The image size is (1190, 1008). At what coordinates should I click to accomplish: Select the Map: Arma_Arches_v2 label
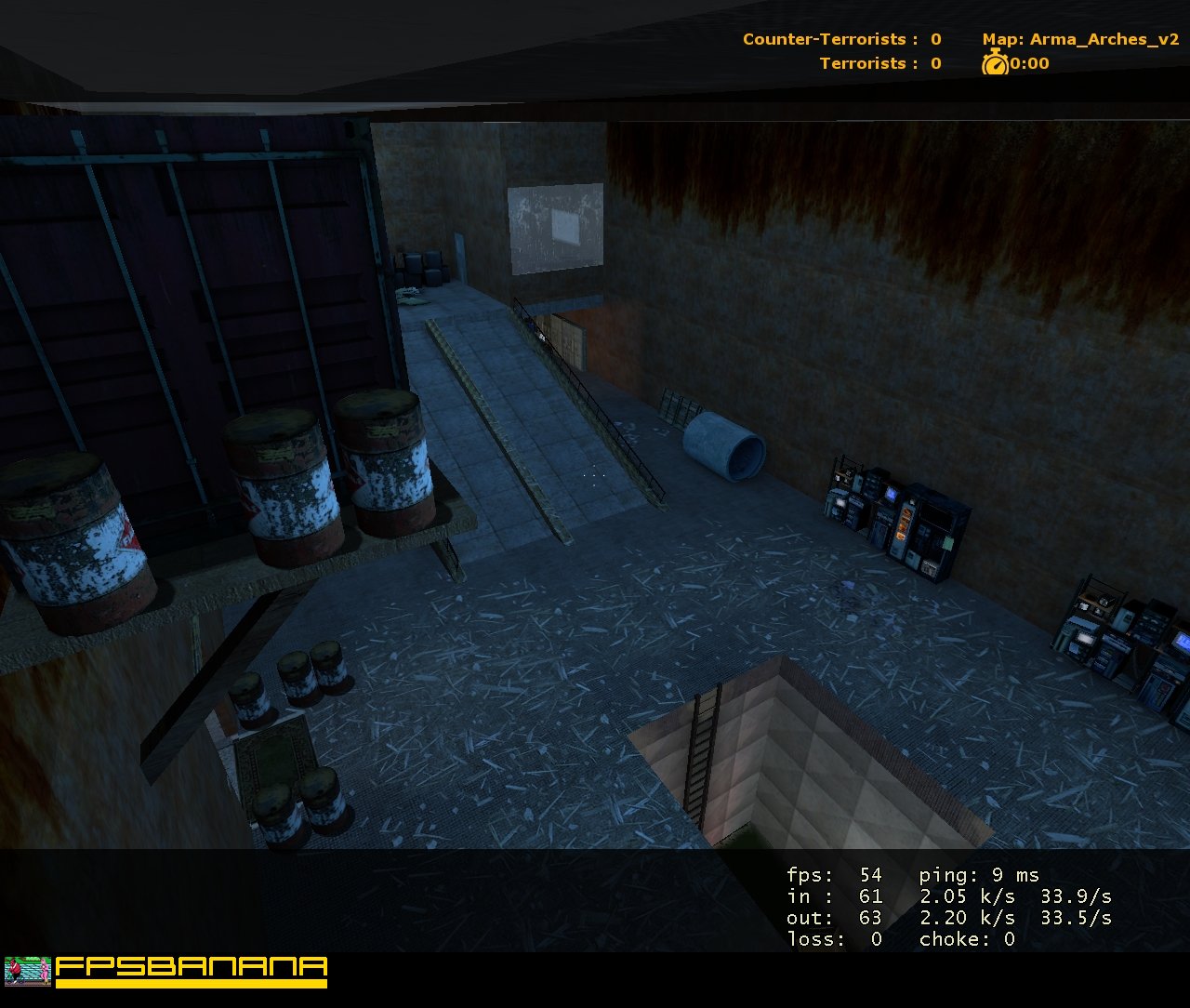coord(1081,39)
